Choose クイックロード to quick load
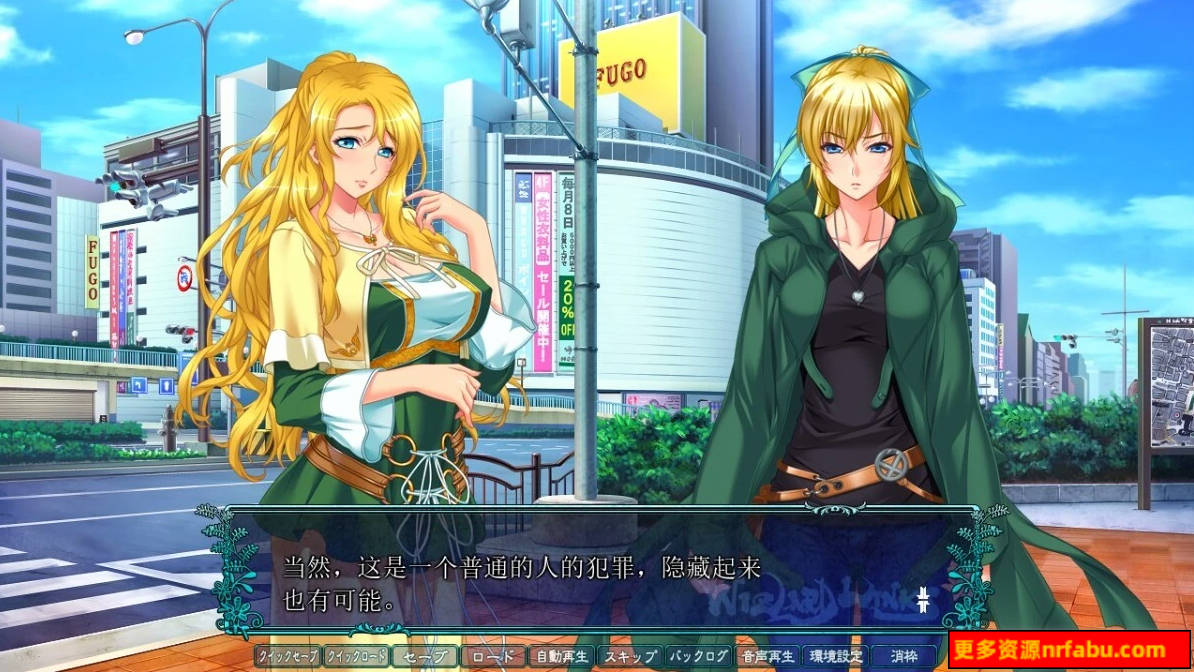1194x672 pixels. pyautogui.click(x=356, y=657)
